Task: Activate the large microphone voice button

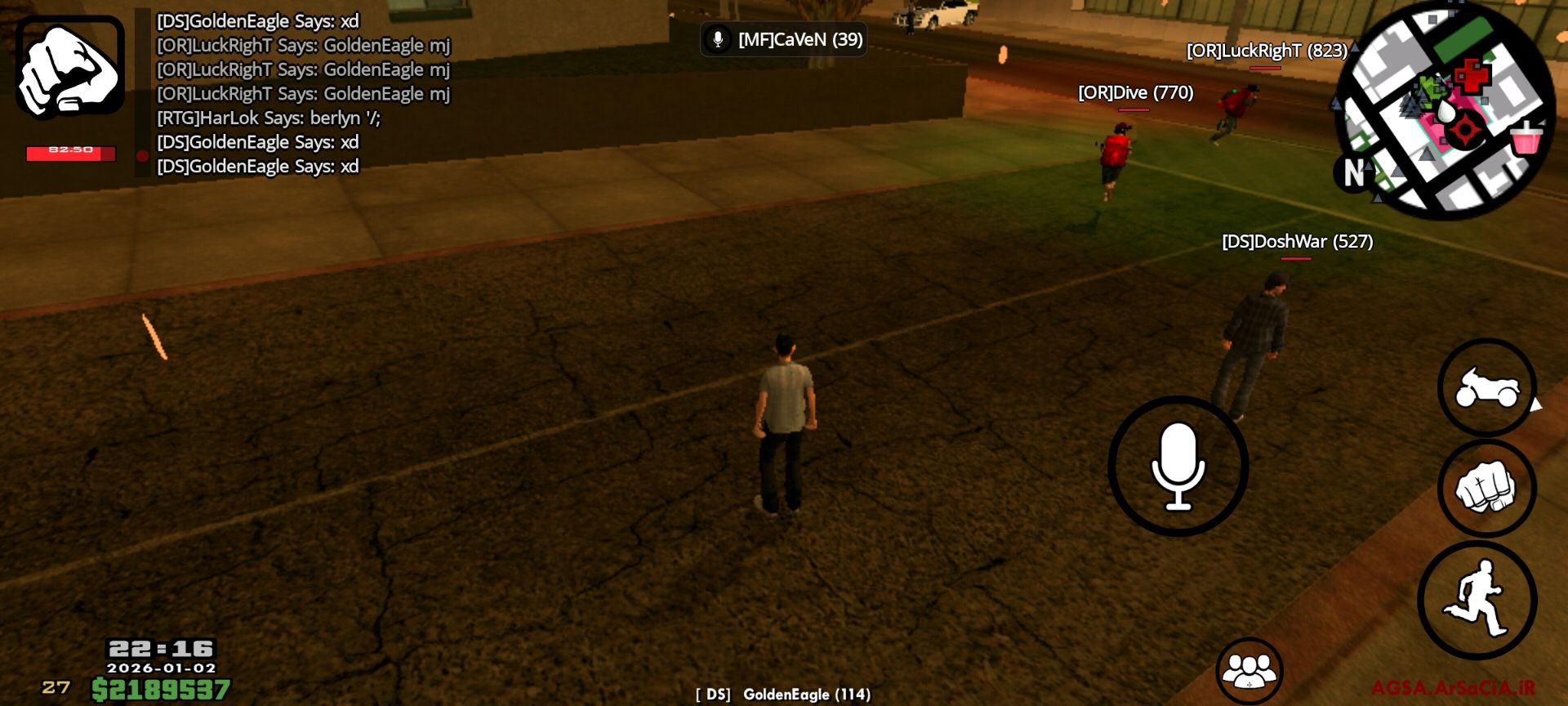Action: (1178, 467)
